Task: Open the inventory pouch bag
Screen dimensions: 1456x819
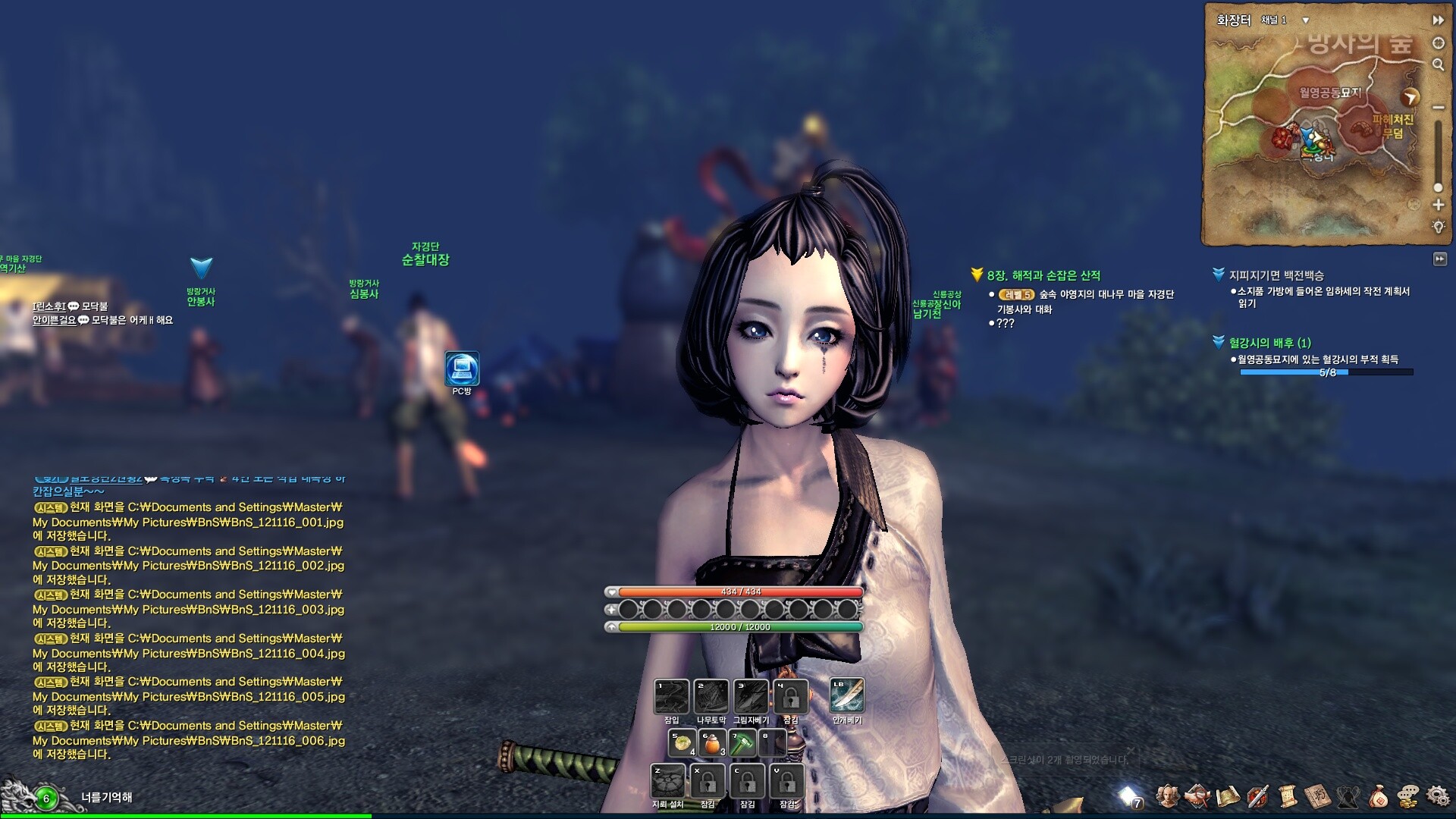Action: click(1378, 796)
